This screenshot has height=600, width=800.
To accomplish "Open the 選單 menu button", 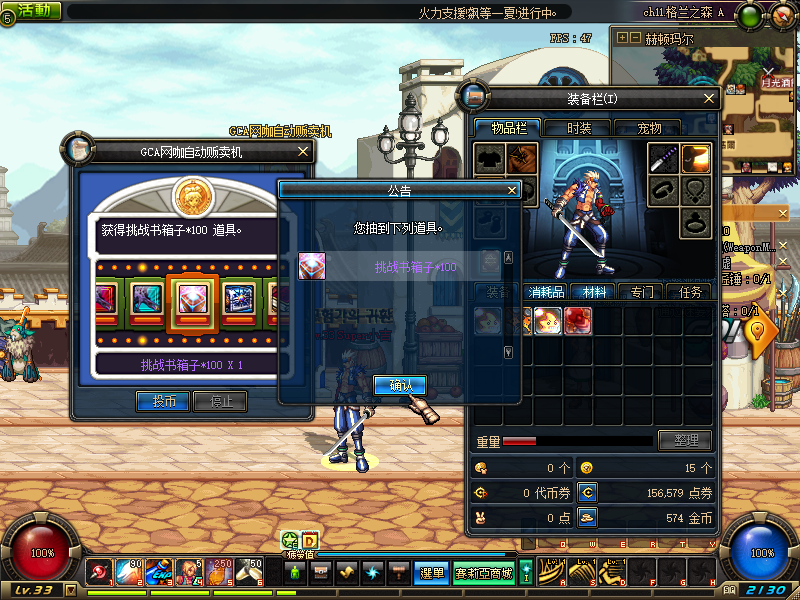I will point(432,573).
